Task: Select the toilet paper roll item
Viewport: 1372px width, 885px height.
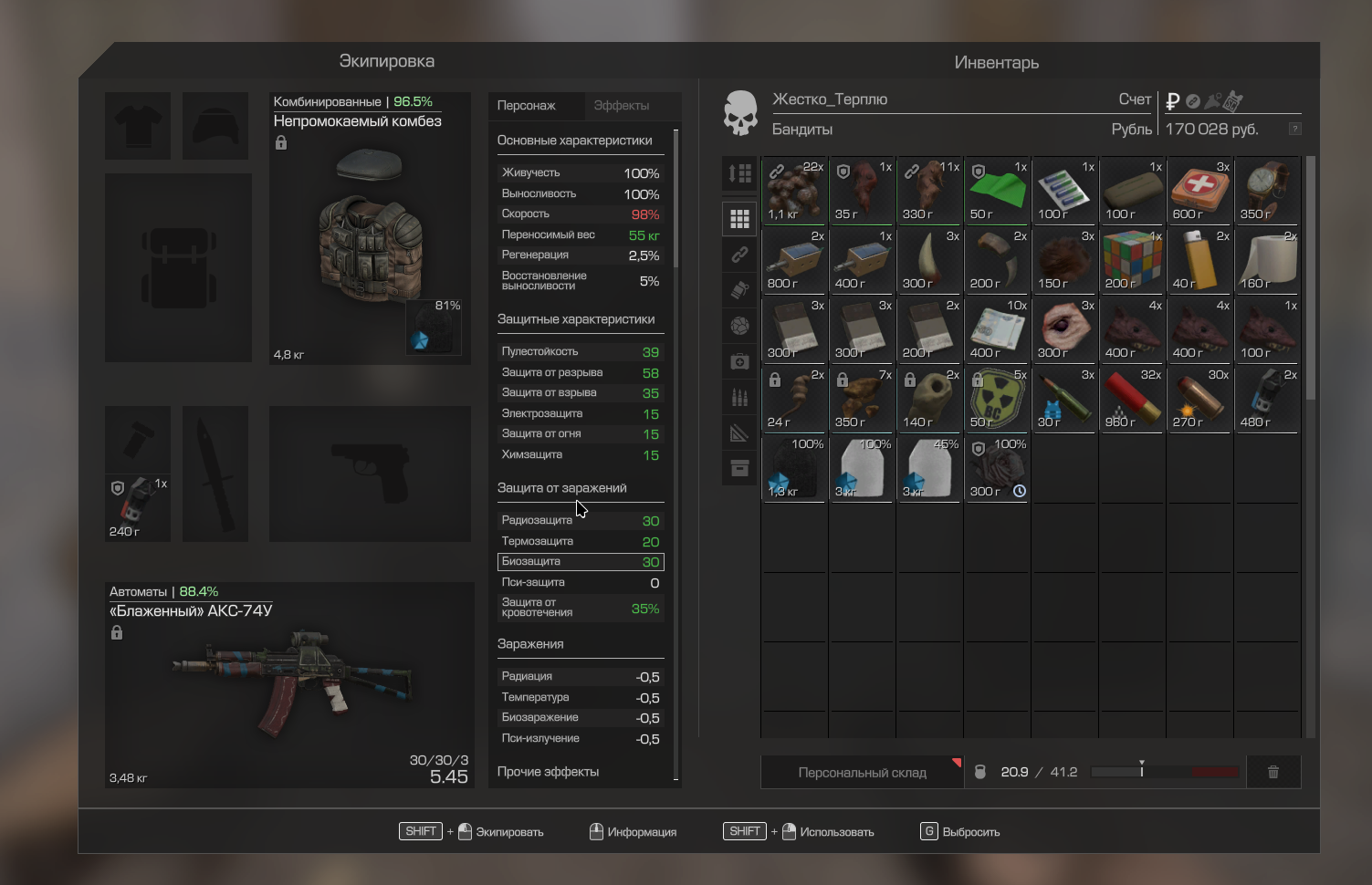Action: pyautogui.click(x=1267, y=260)
